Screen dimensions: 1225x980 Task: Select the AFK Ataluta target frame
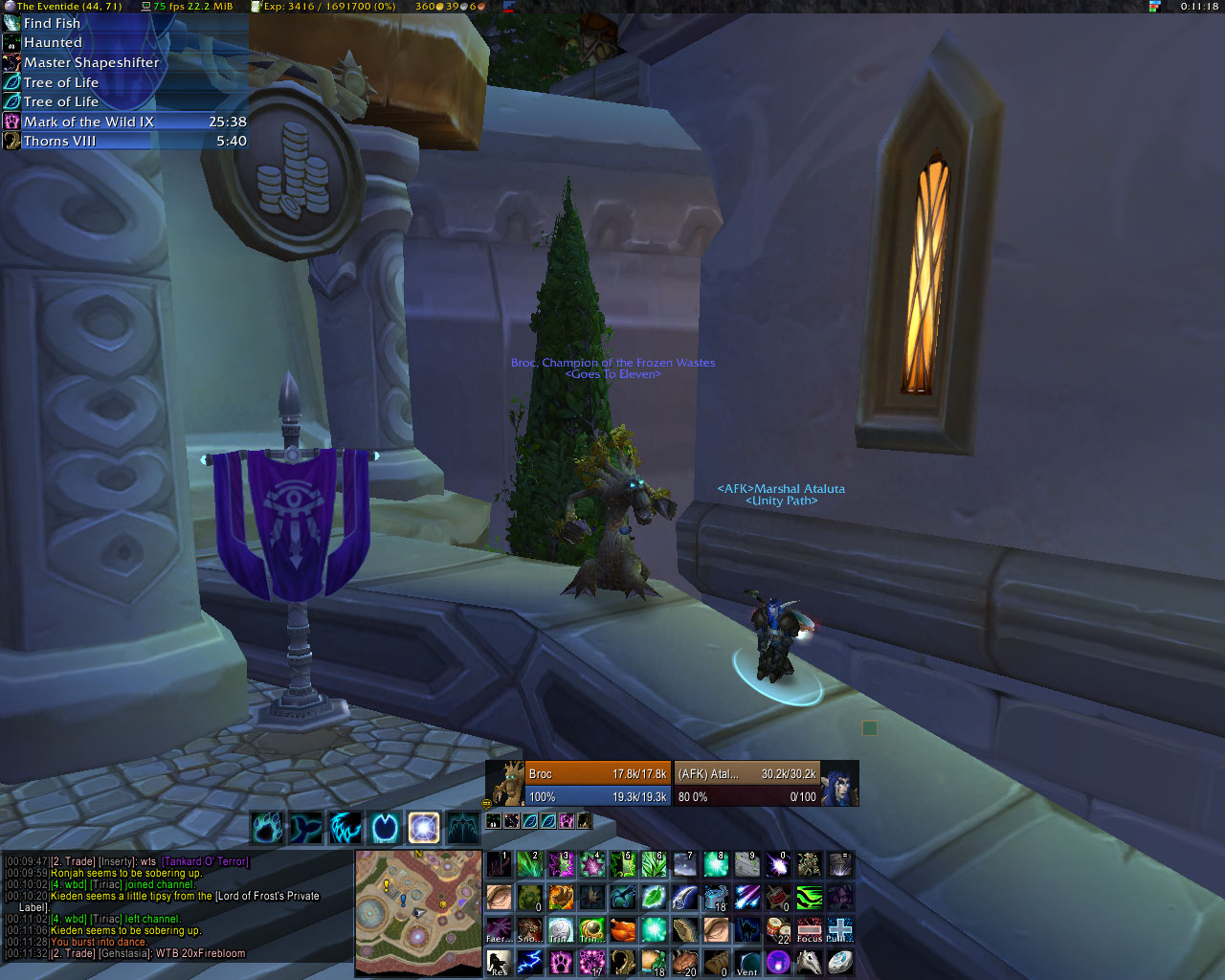coord(748,784)
